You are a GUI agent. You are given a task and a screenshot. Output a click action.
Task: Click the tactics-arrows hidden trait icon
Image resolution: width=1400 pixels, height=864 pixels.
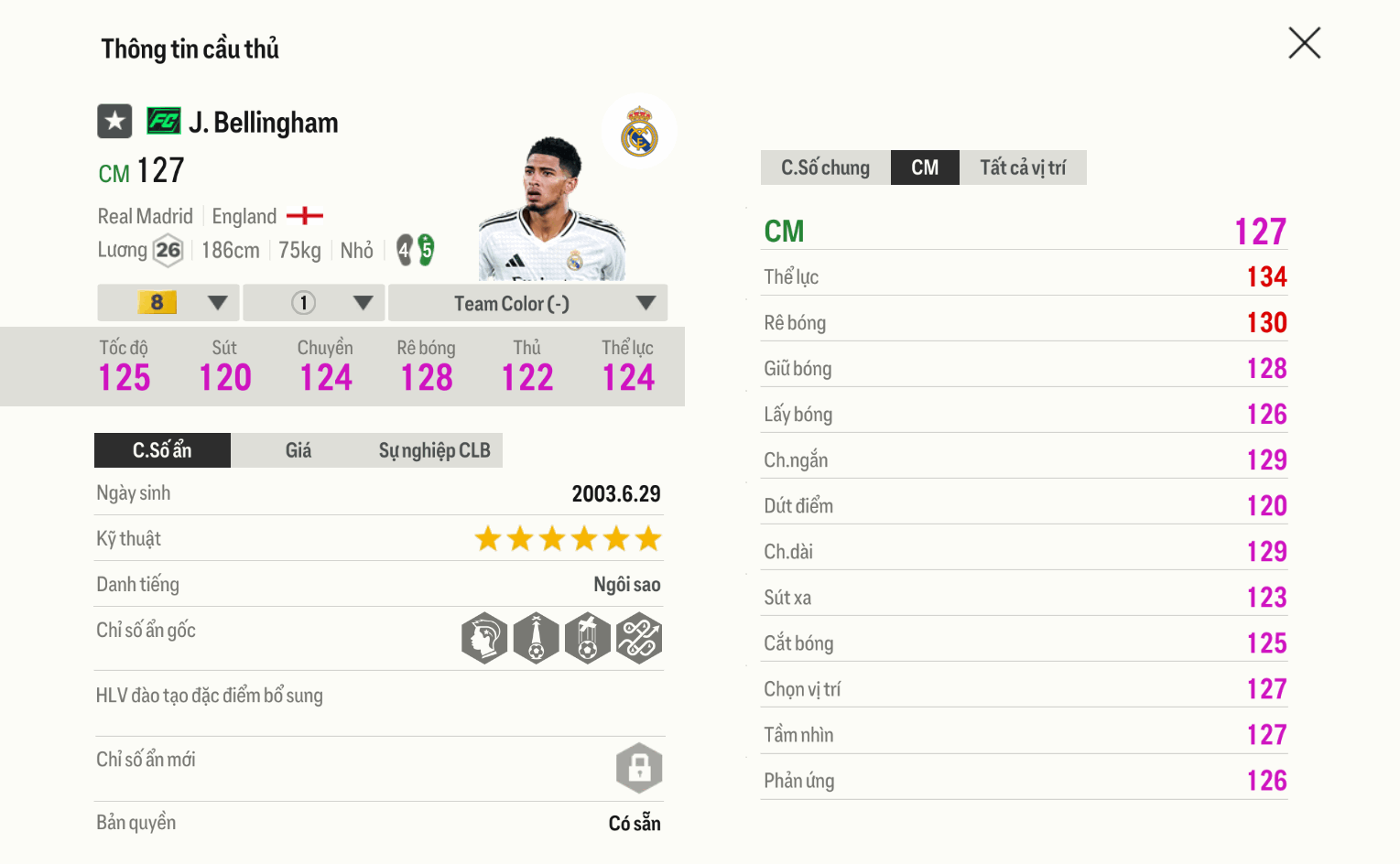click(639, 638)
